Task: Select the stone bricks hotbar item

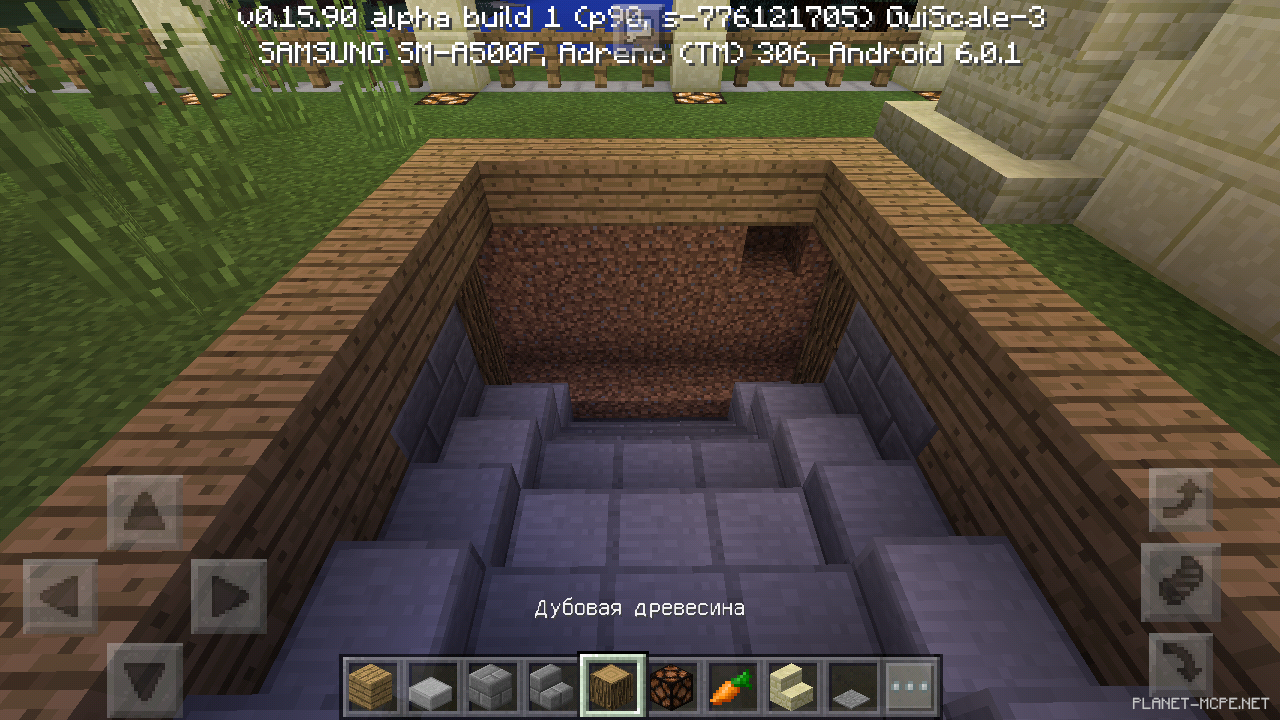Action: pyautogui.click(x=493, y=685)
